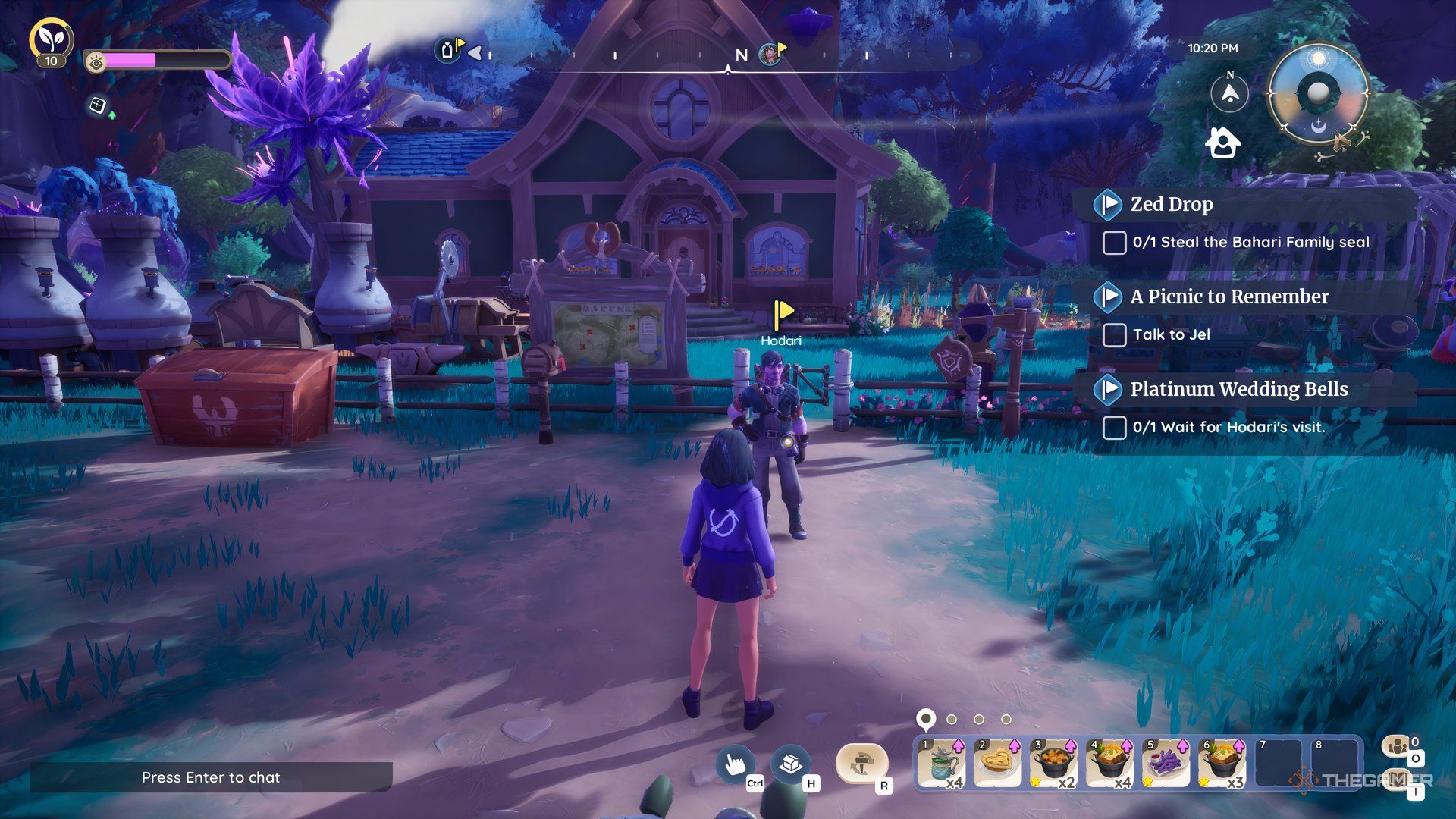Tick the Talk to Jel objective checkbox
This screenshot has height=819, width=1456.
tap(1113, 334)
